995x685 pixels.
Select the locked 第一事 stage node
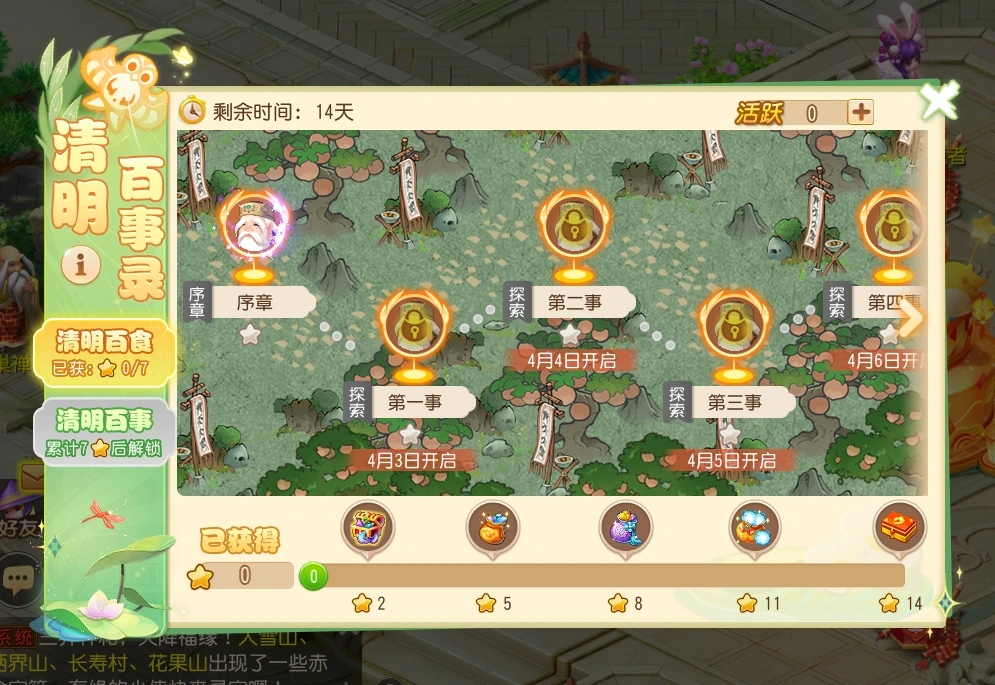[414, 325]
